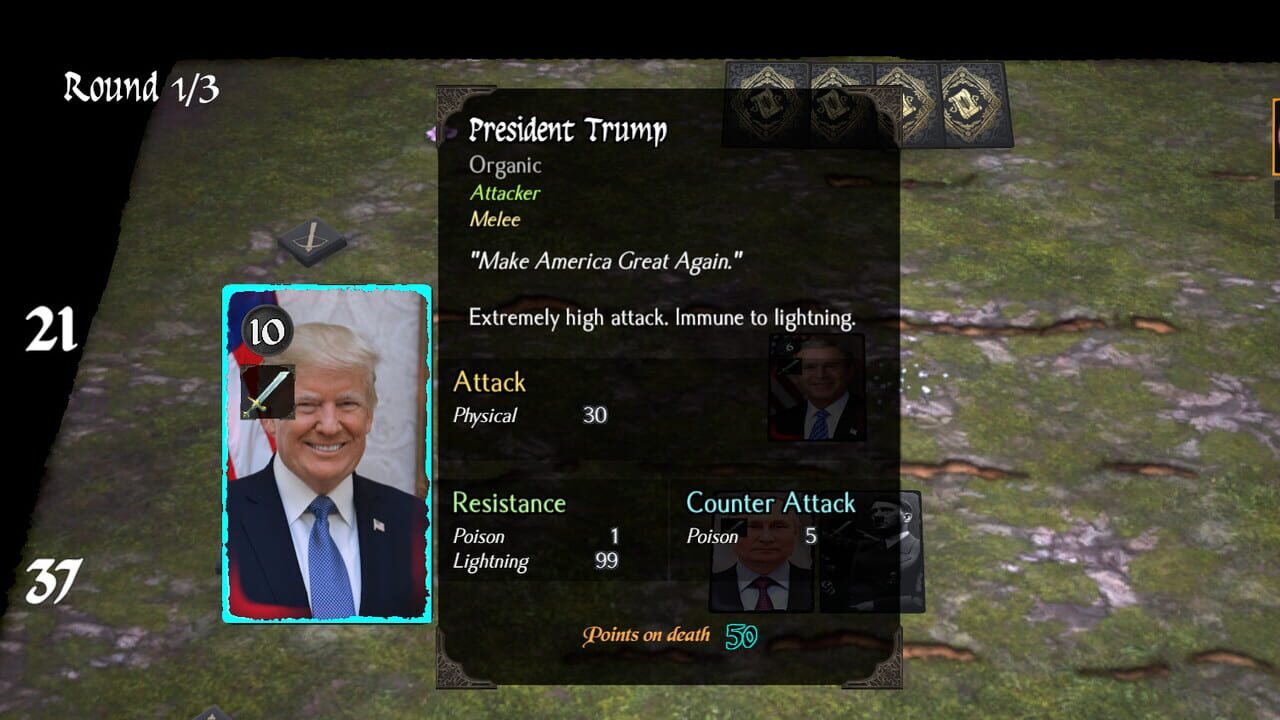Screen dimensions: 1280x720
Task: Click the crossed-swords tile on the battlefield
Action: pyautogui.click(x=312, y=240)
